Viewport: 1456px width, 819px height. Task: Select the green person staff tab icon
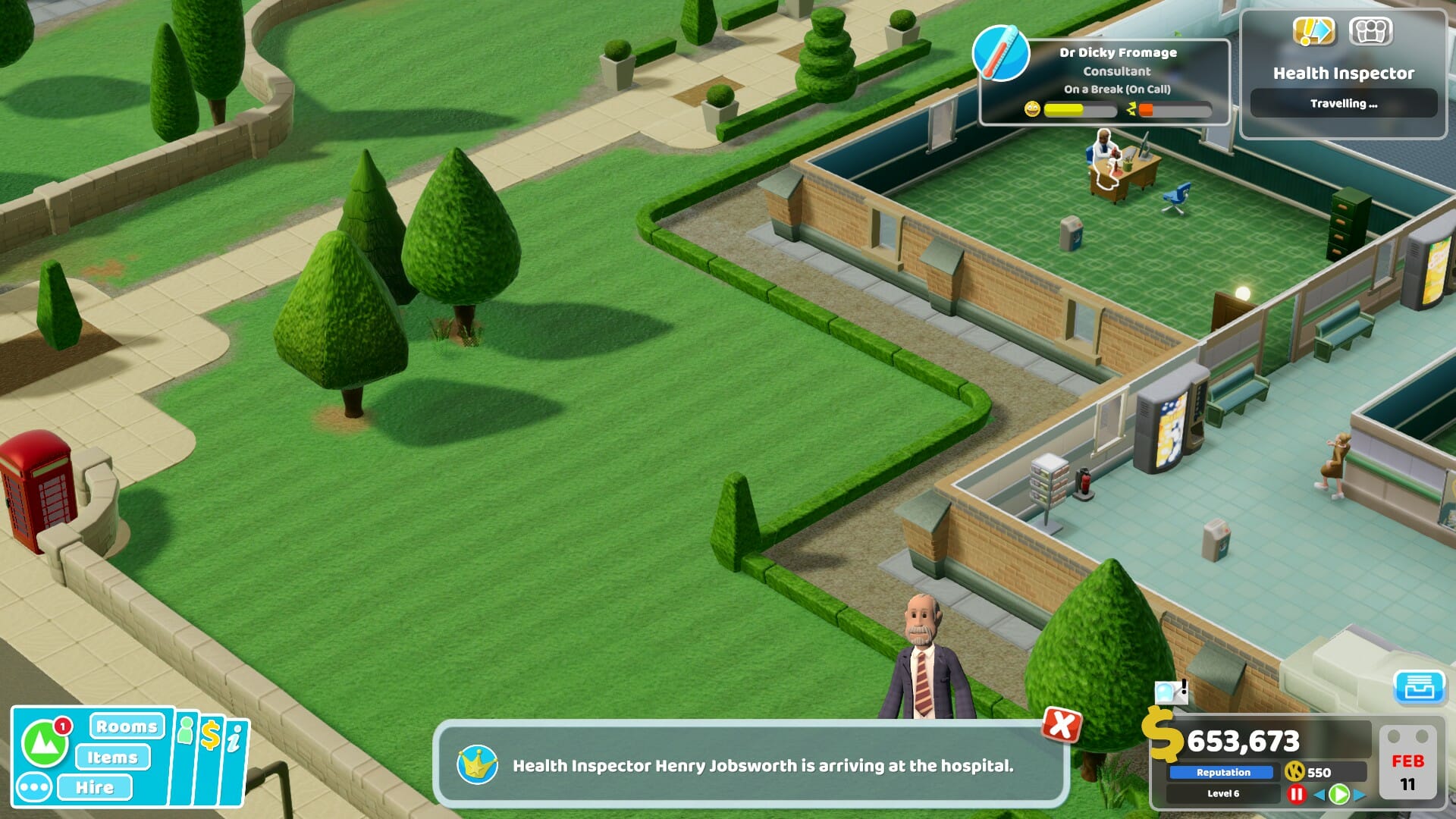186,730
